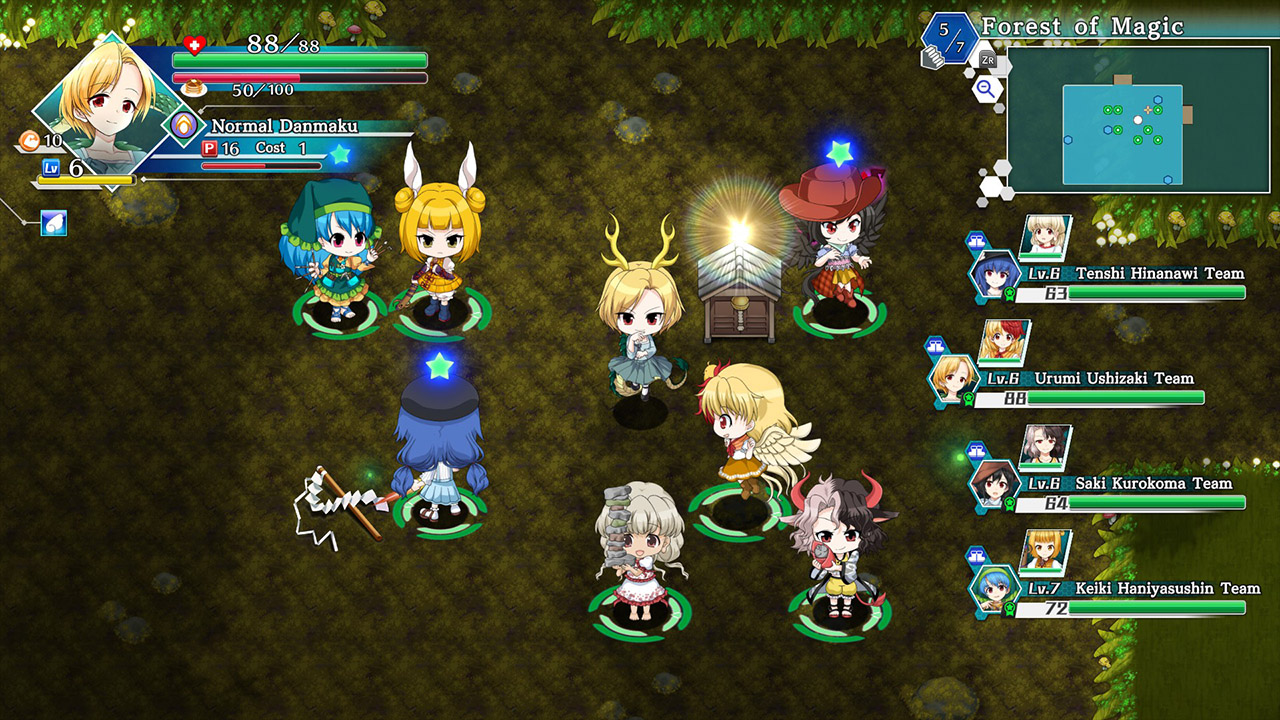Select the pancake hunger icon
The height and width of the screenshot is (720, 1280).
click(x=193, y=85)
